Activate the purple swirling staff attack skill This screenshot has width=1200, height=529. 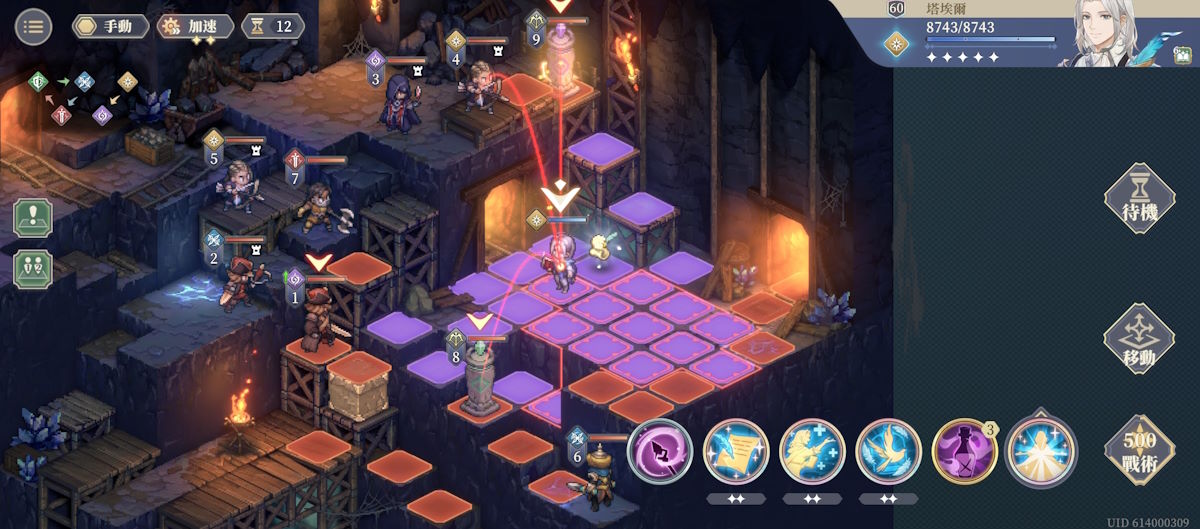660,451
